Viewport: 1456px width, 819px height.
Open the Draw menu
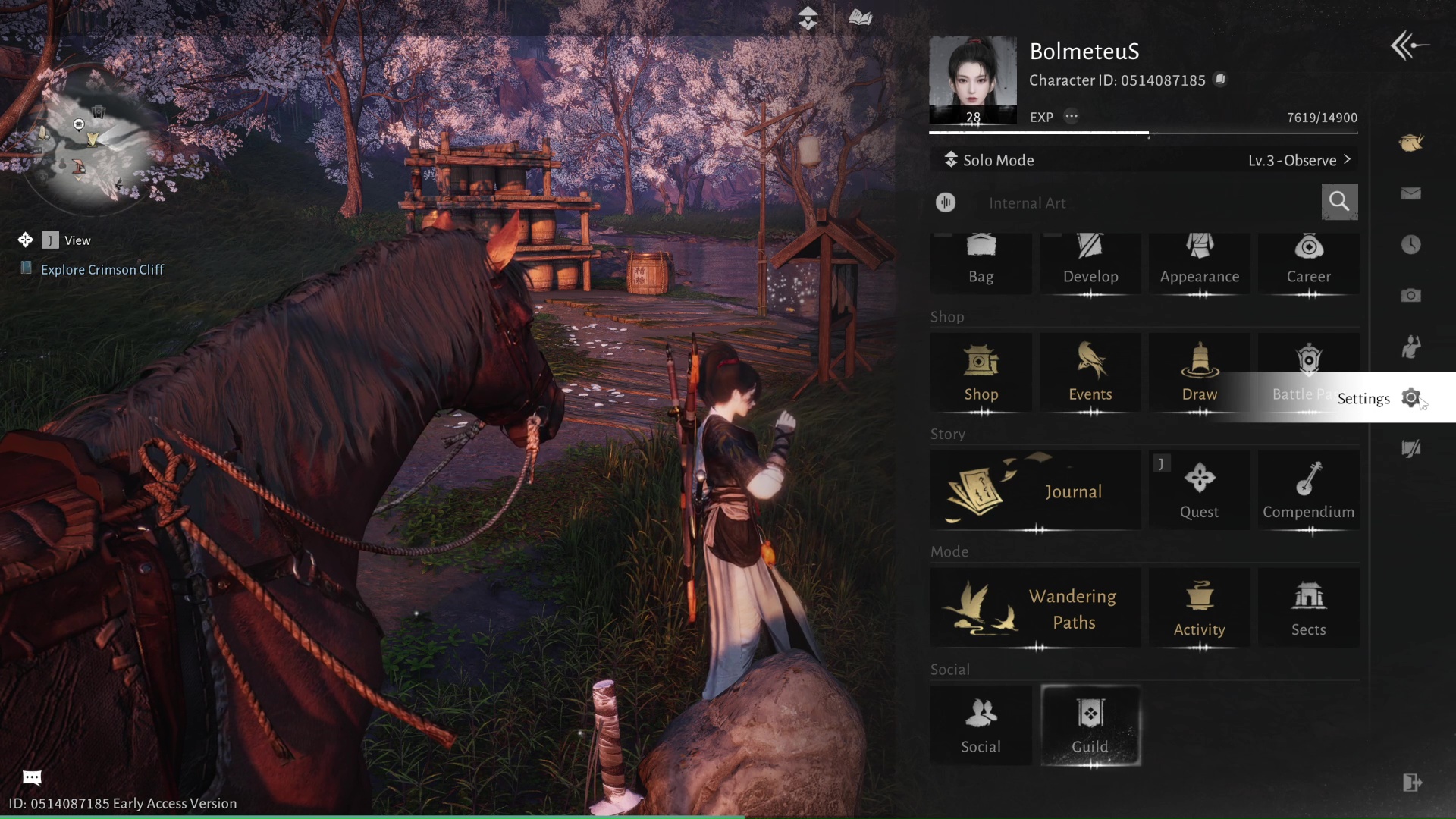(x=1199, y=373)
